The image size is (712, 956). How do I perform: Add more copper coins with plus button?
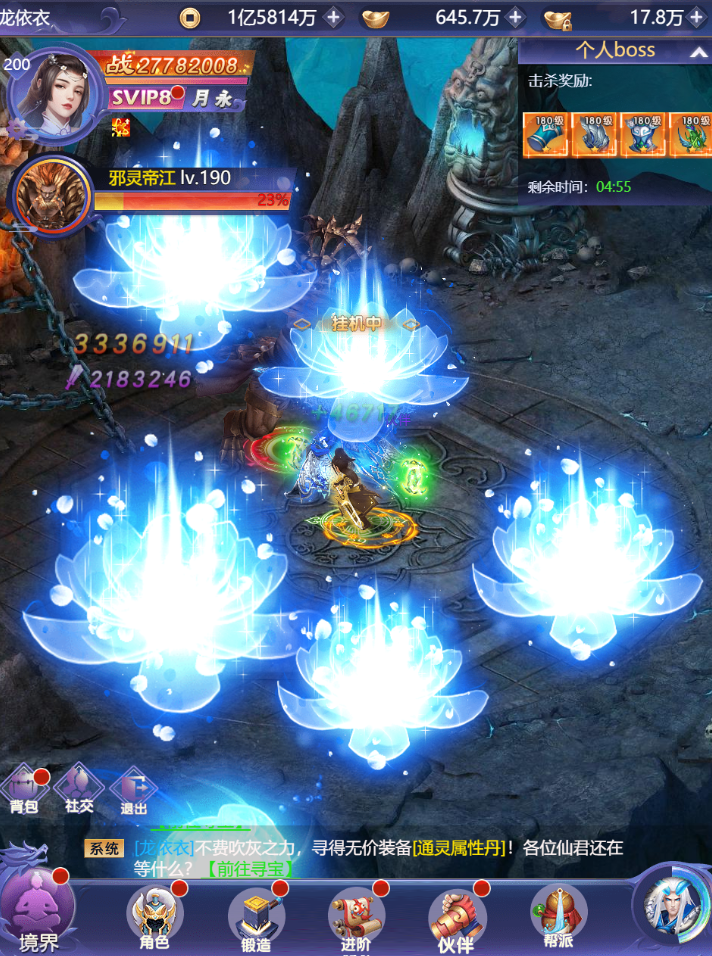(x=334, y=17)
